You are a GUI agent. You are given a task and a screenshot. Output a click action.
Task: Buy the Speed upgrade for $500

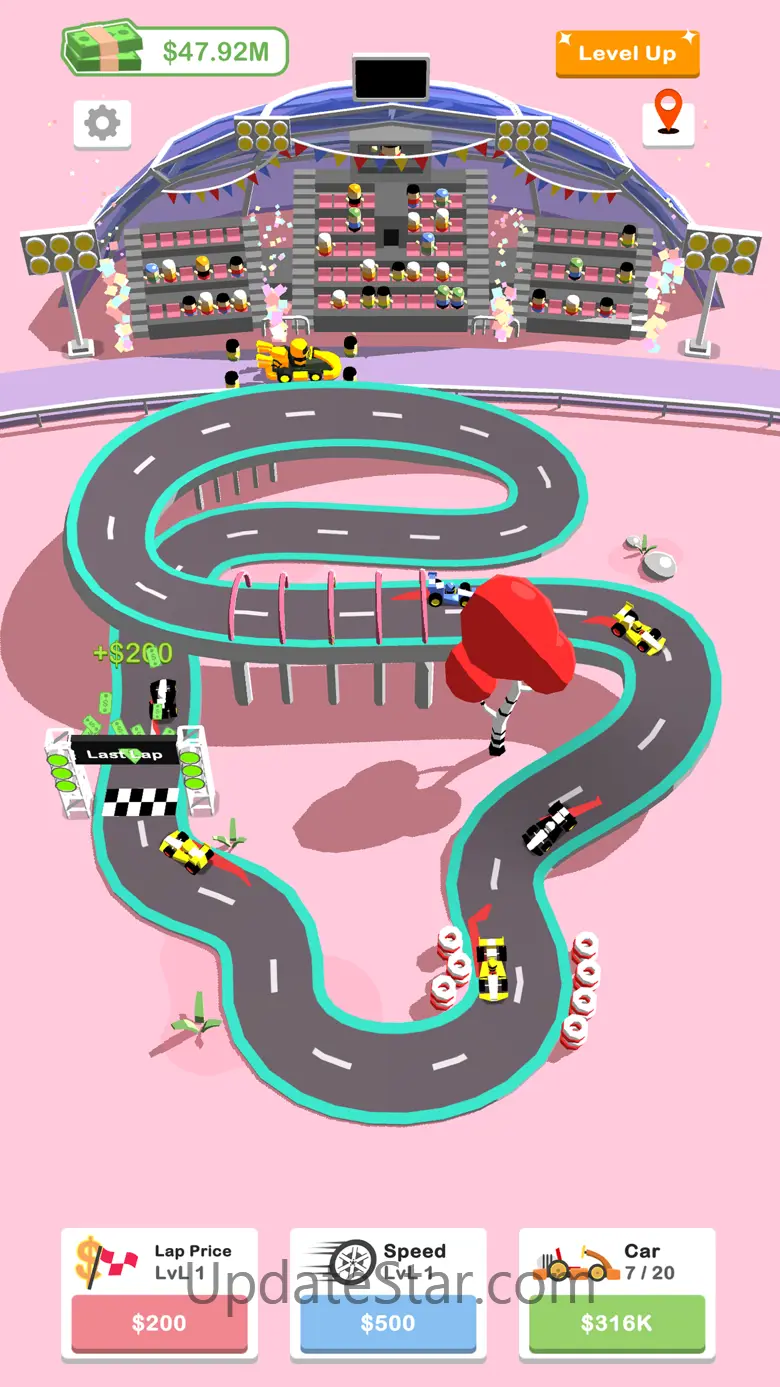[388, 1323]
